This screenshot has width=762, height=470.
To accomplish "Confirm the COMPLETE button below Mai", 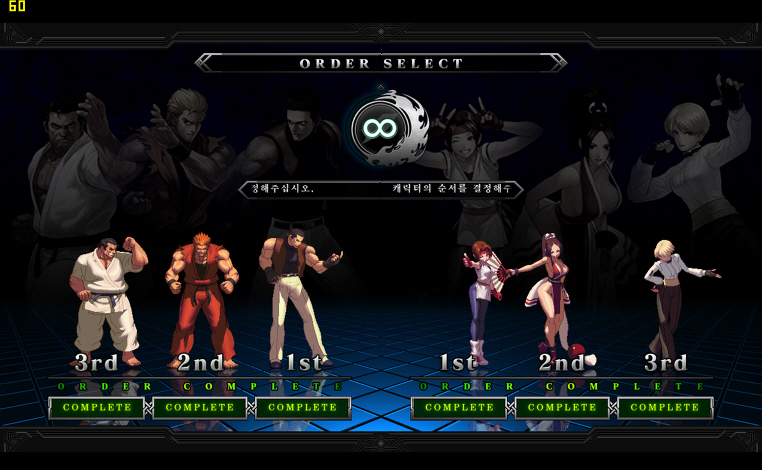I will tap(562, 408).
